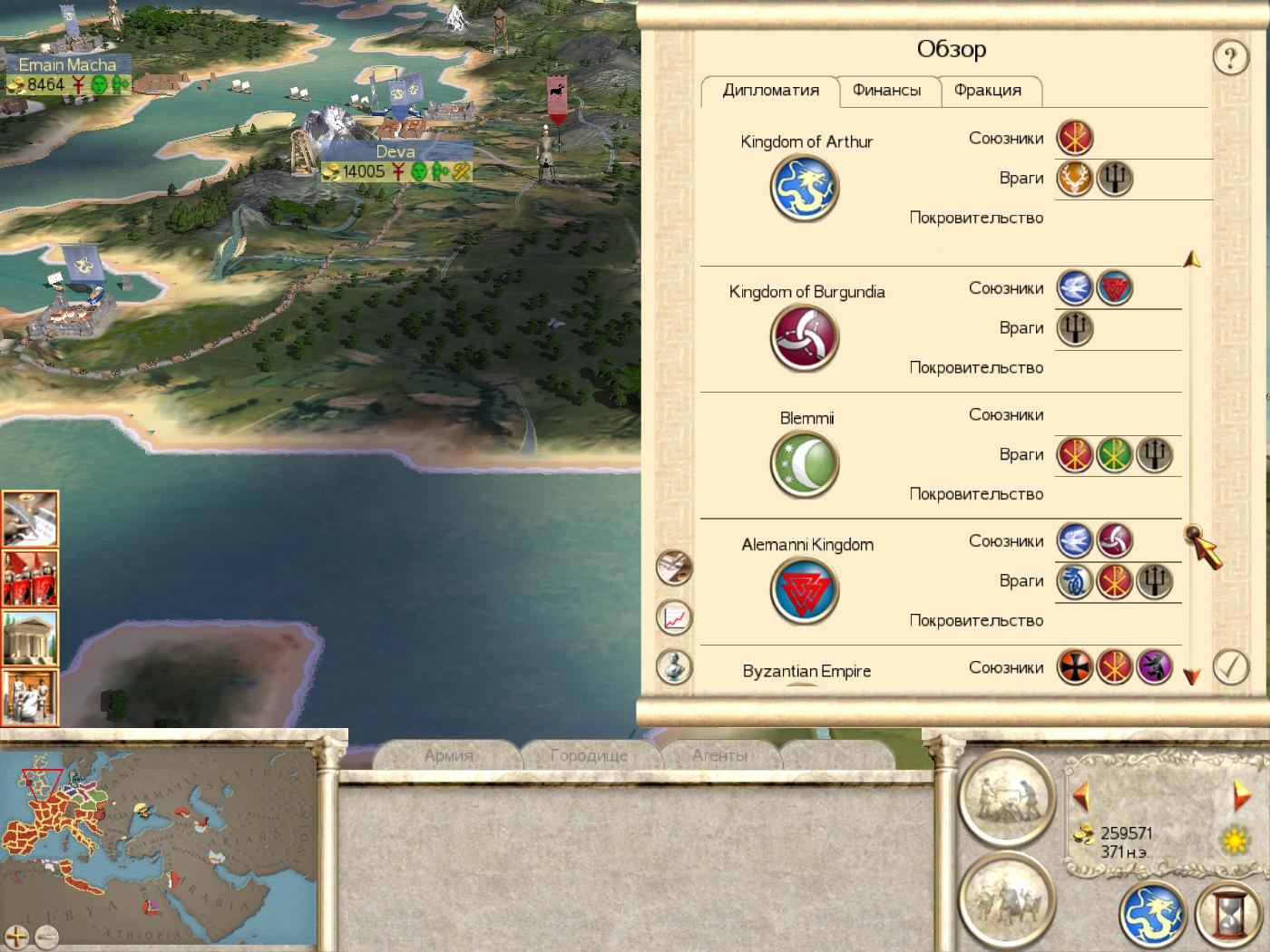Show the Агенты tab
The image size is (1270, 952).
719,755
